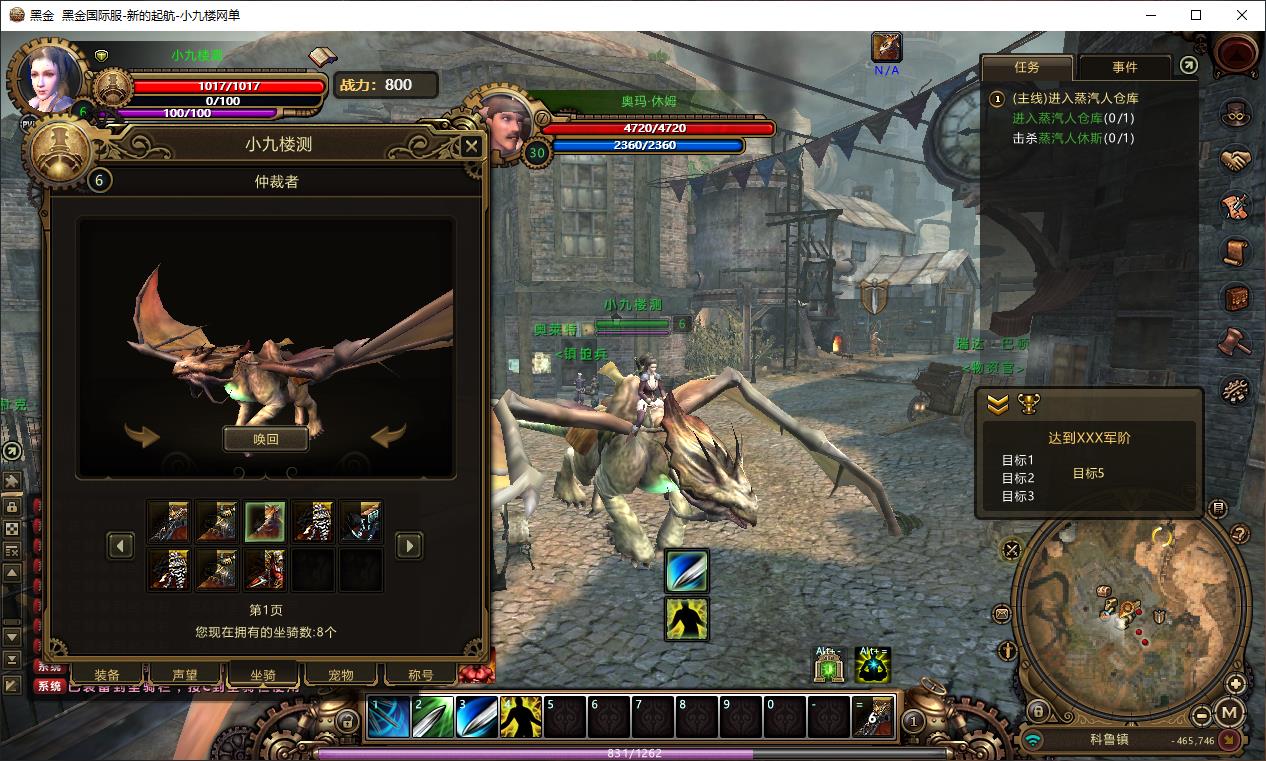Open the handshake social icon

(x=1236, y=160)
